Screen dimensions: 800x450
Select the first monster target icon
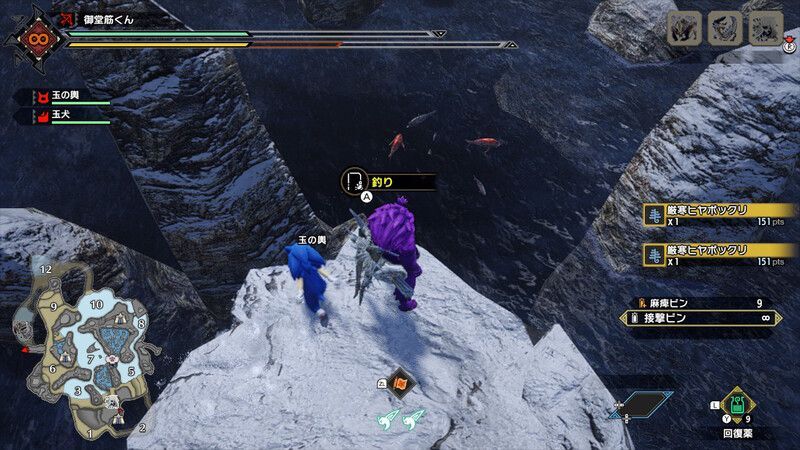(684, 28)
